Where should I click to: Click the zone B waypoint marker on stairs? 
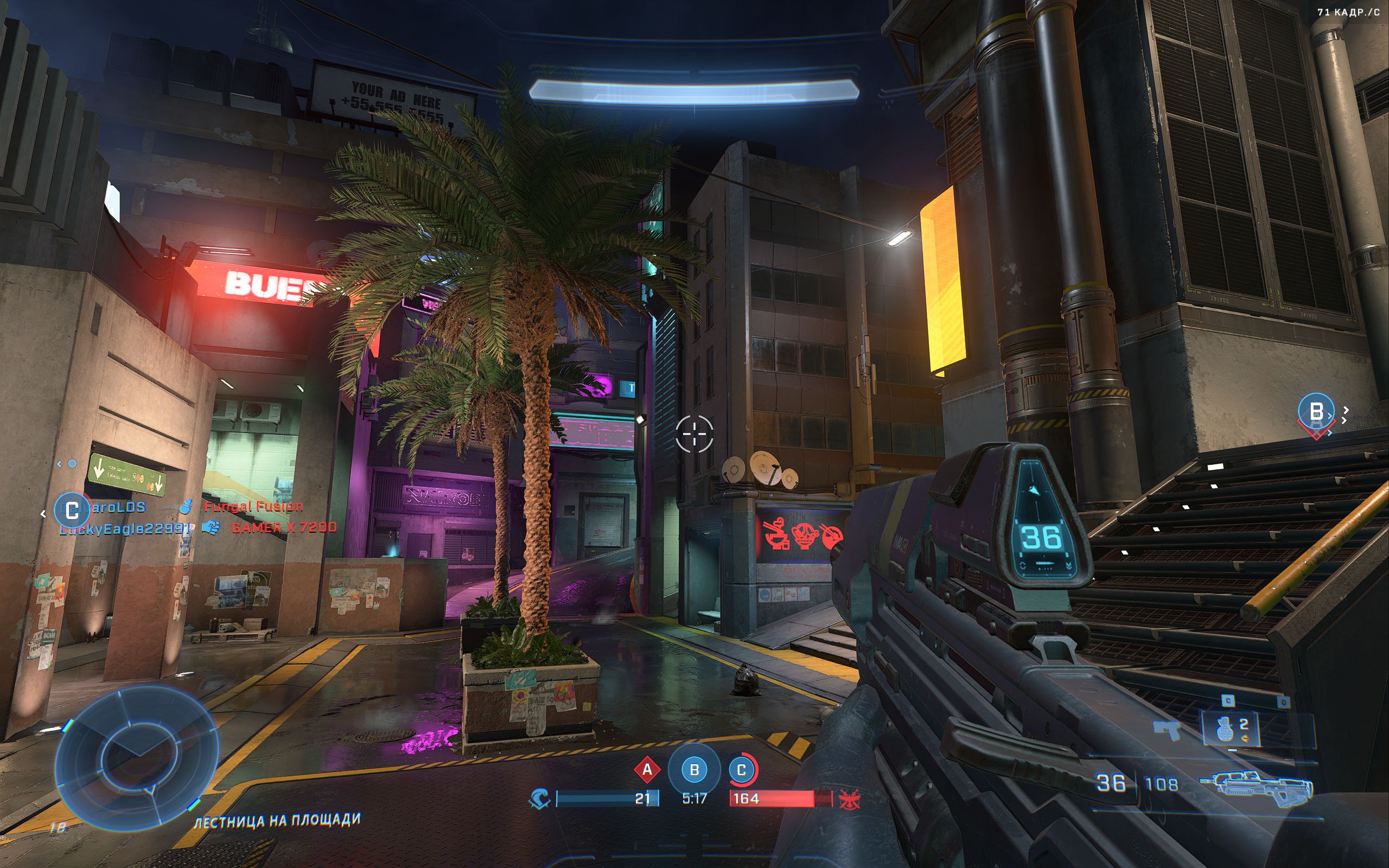[x=1316, y=412]
